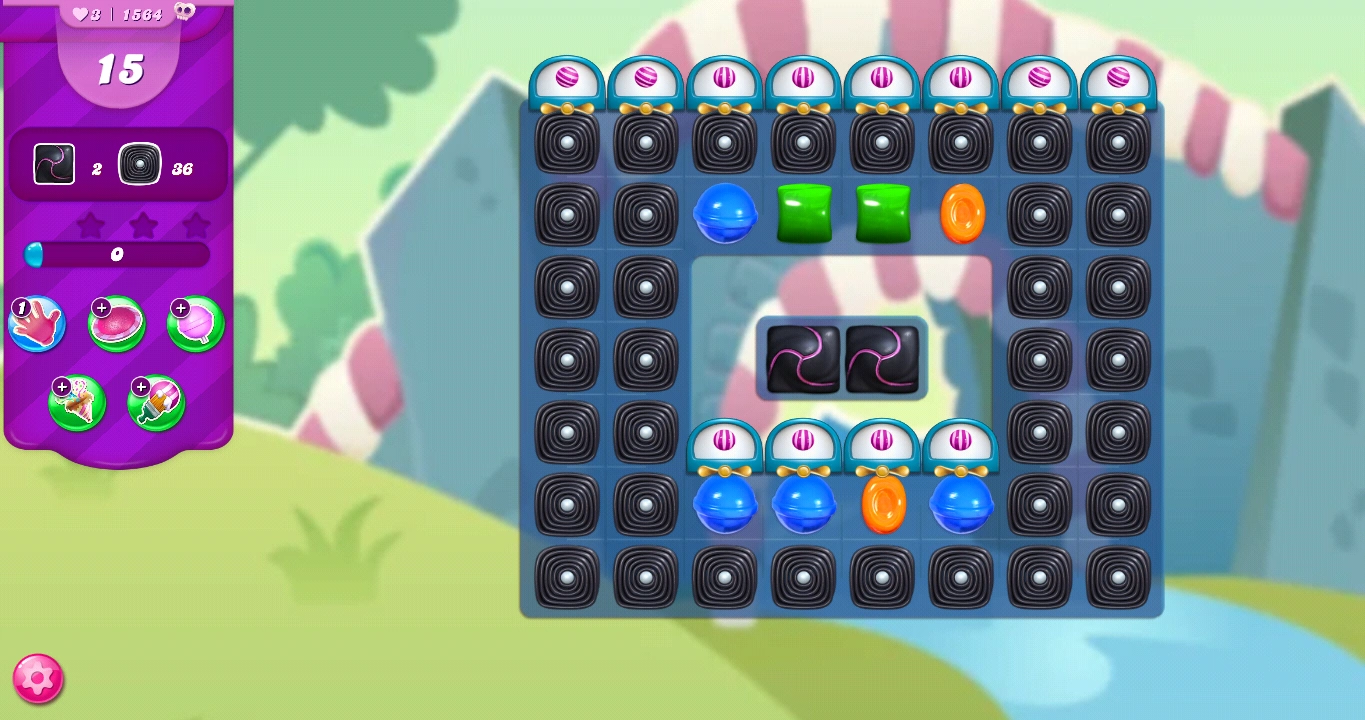
Task: Open the settings gear flower menu
Action: pyautogui.click(x=36, y=679)
